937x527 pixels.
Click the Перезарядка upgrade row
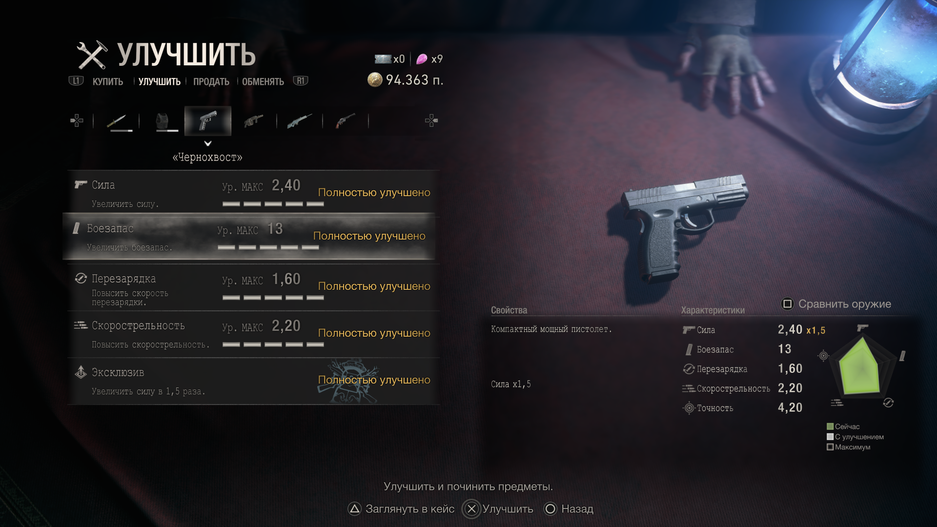tap(250, 286)
